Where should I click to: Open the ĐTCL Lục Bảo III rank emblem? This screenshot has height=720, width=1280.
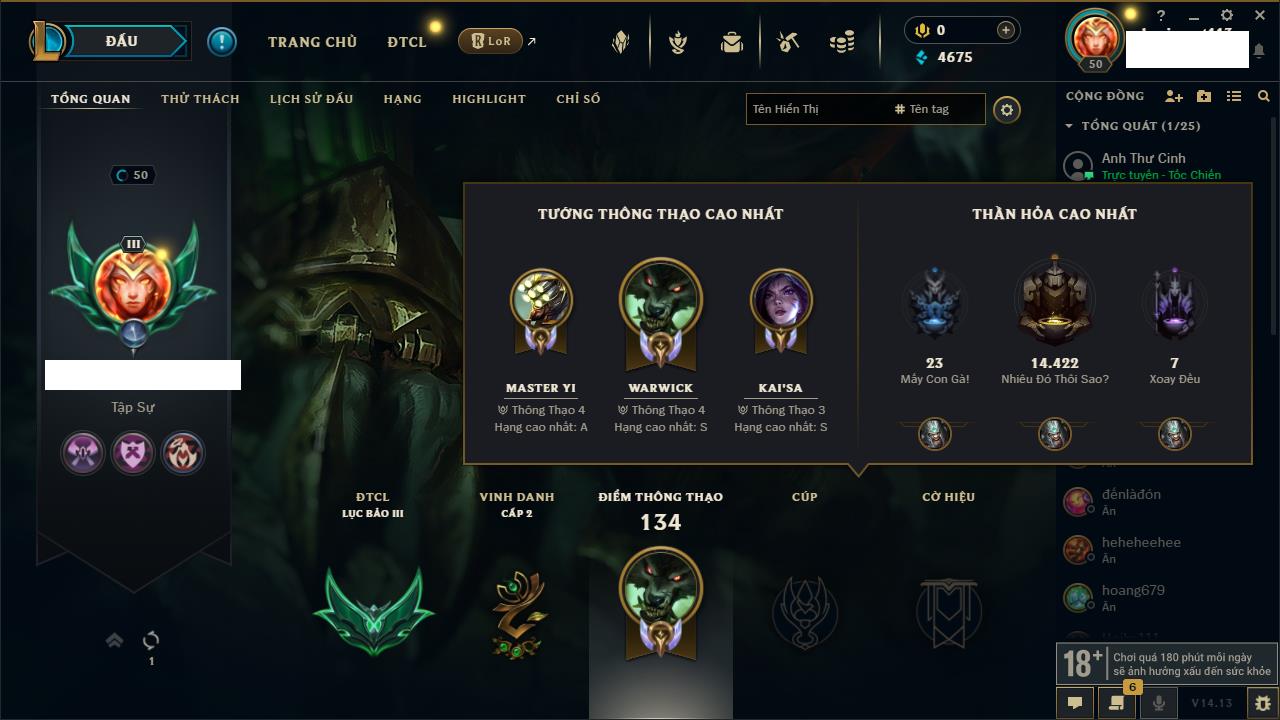373,610
